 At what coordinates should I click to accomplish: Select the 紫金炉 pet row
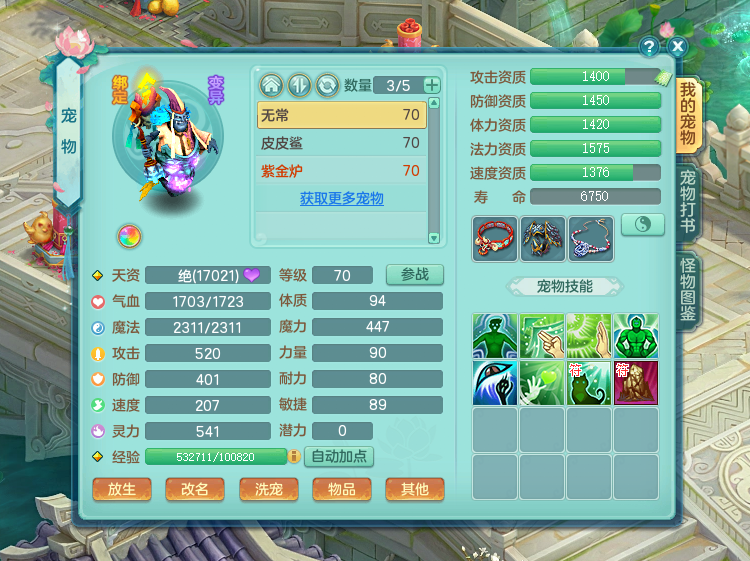[x=340, y=171]
